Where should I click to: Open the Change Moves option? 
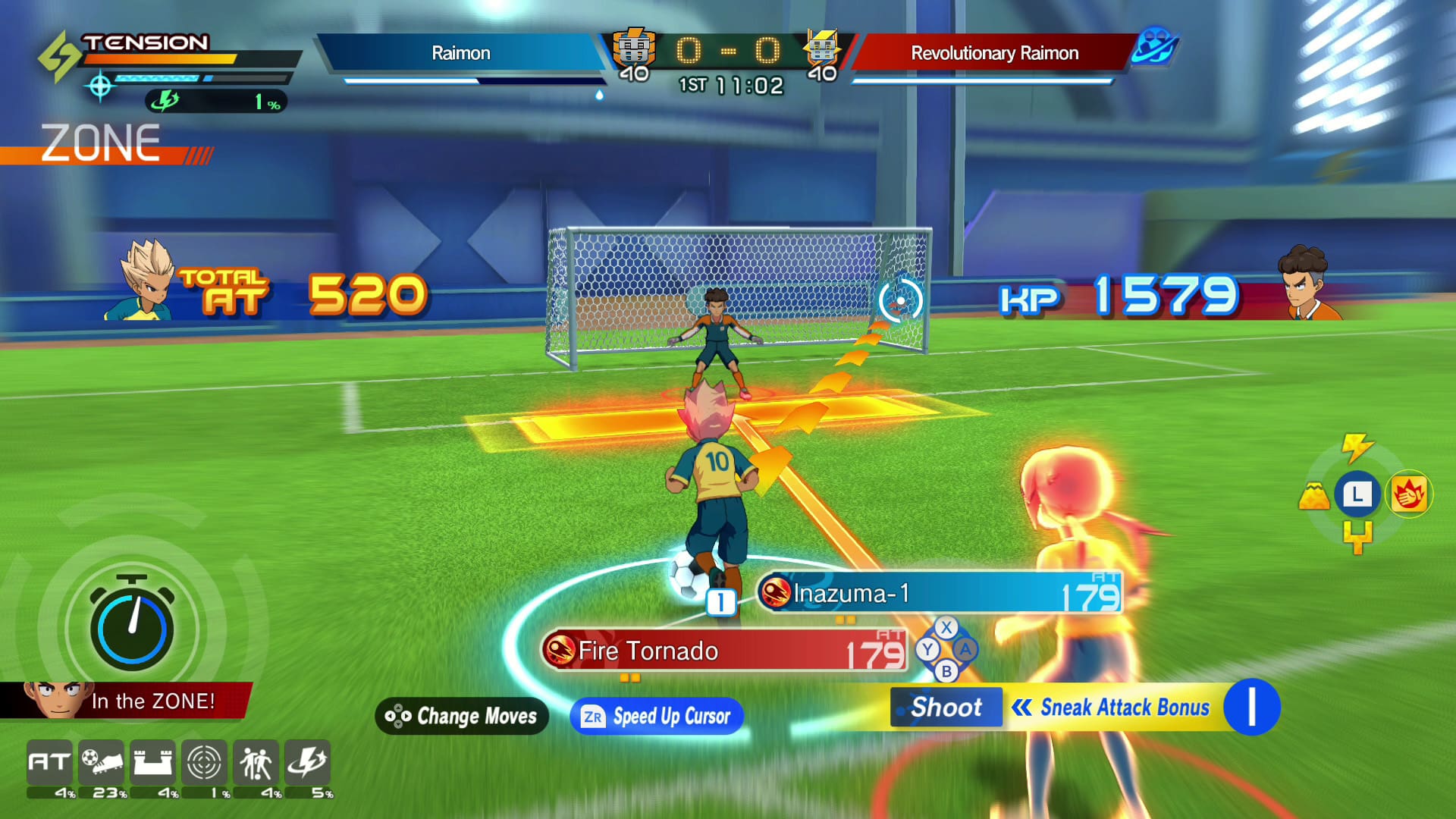[461, 716]
